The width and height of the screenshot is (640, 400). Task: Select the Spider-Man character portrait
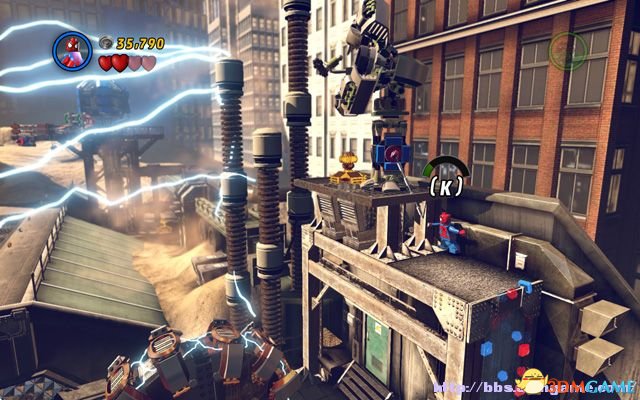click(x=72, y=50)
